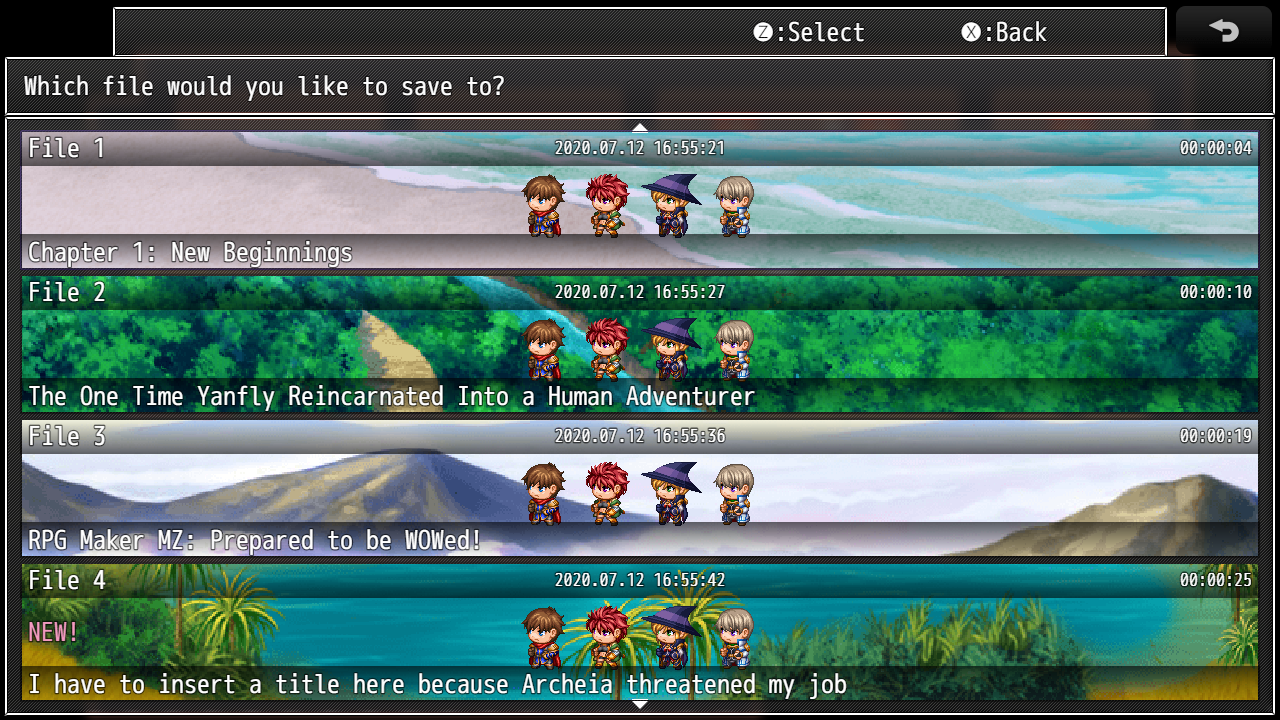Viewport: 1280px width, 720px height.
Task: Click the up scroll arrow above File 1
Action: 640,127
